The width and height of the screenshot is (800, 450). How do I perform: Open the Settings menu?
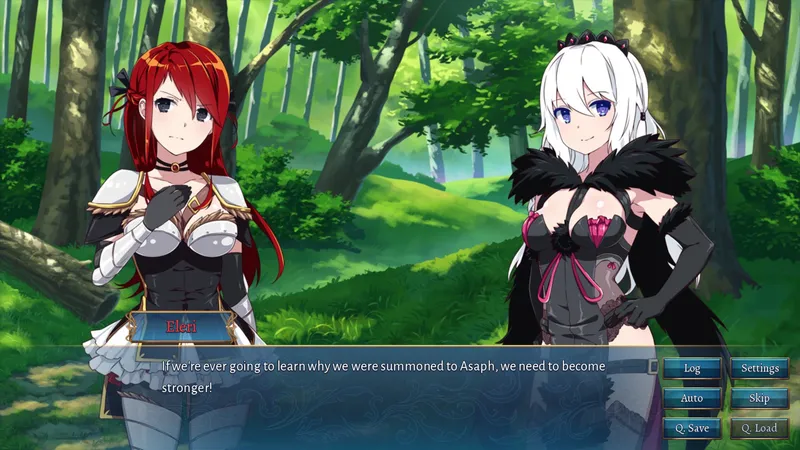pyautogui.click(x=759, y=368)
